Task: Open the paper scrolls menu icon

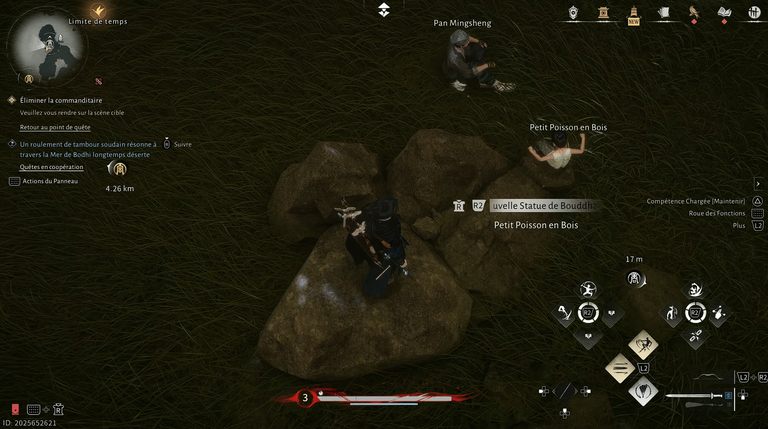Action: (663, 13)
